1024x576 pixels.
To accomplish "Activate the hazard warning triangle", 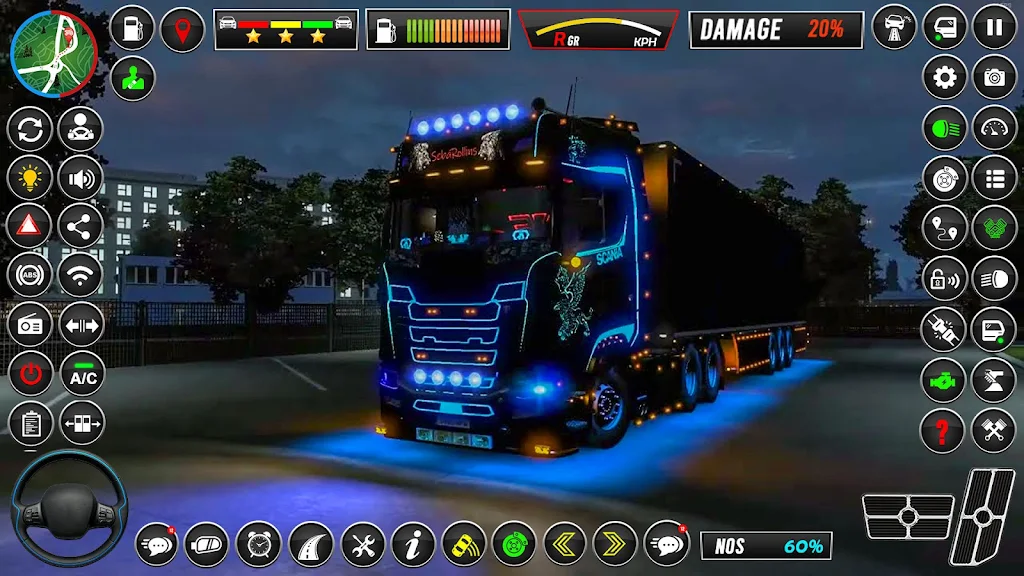I will pos(31,226).
